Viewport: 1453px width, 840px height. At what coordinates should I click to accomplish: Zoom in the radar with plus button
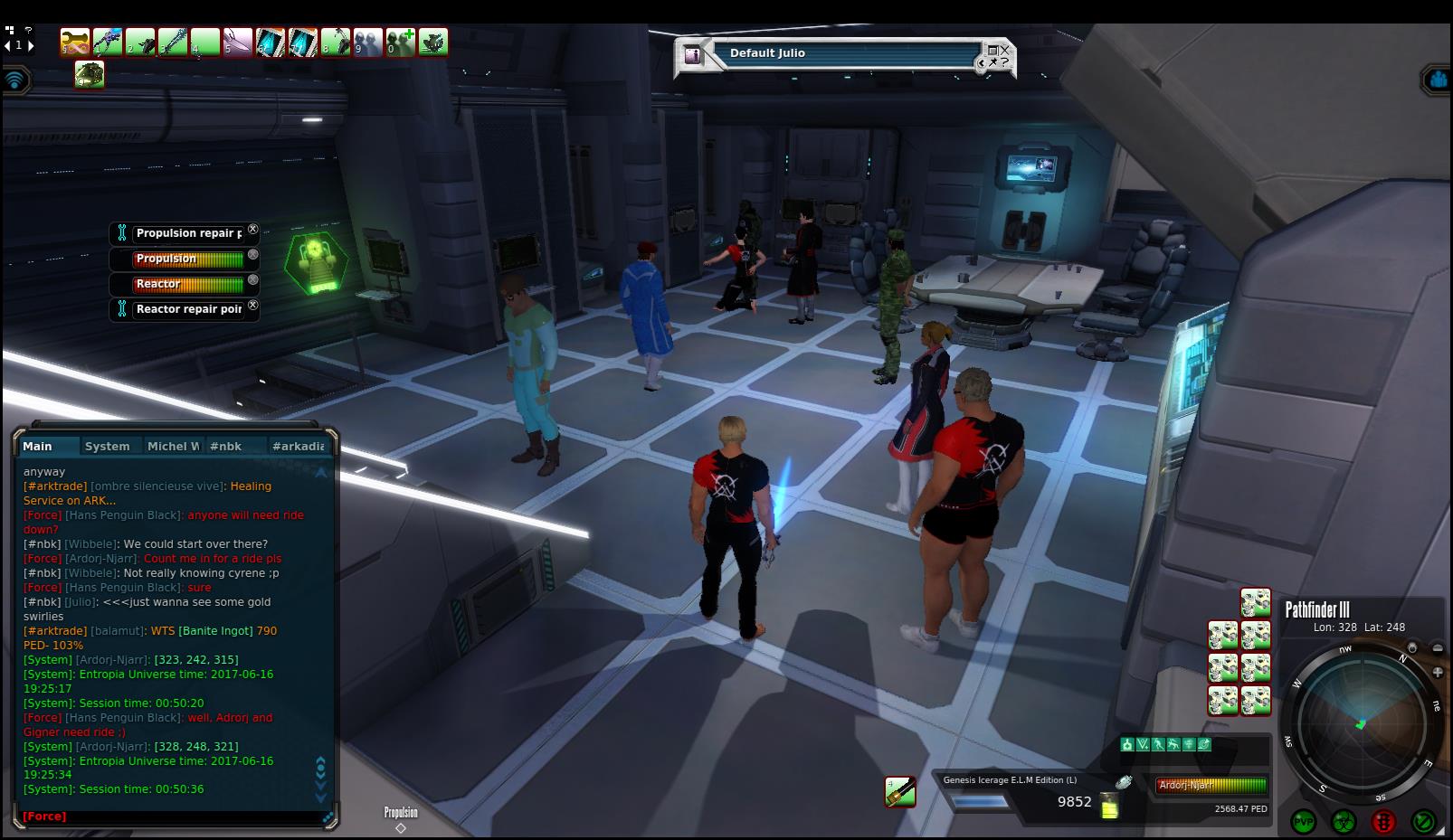[x=1438, y=672]
